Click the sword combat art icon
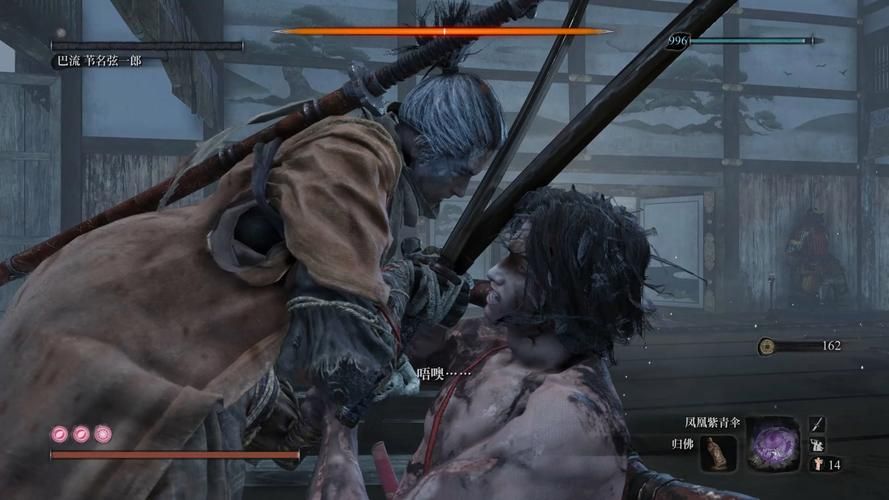Screen dimensions: 889x500 coord(816,425)
